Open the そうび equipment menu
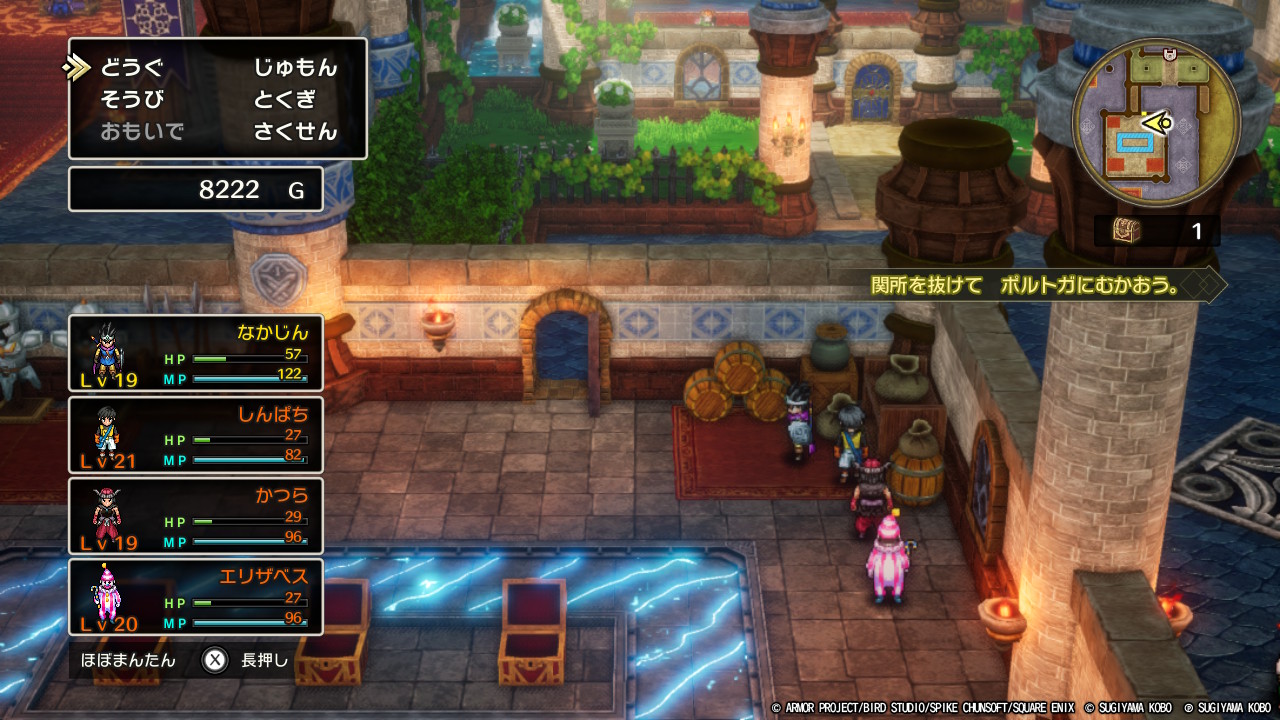 tap(131, 99)
